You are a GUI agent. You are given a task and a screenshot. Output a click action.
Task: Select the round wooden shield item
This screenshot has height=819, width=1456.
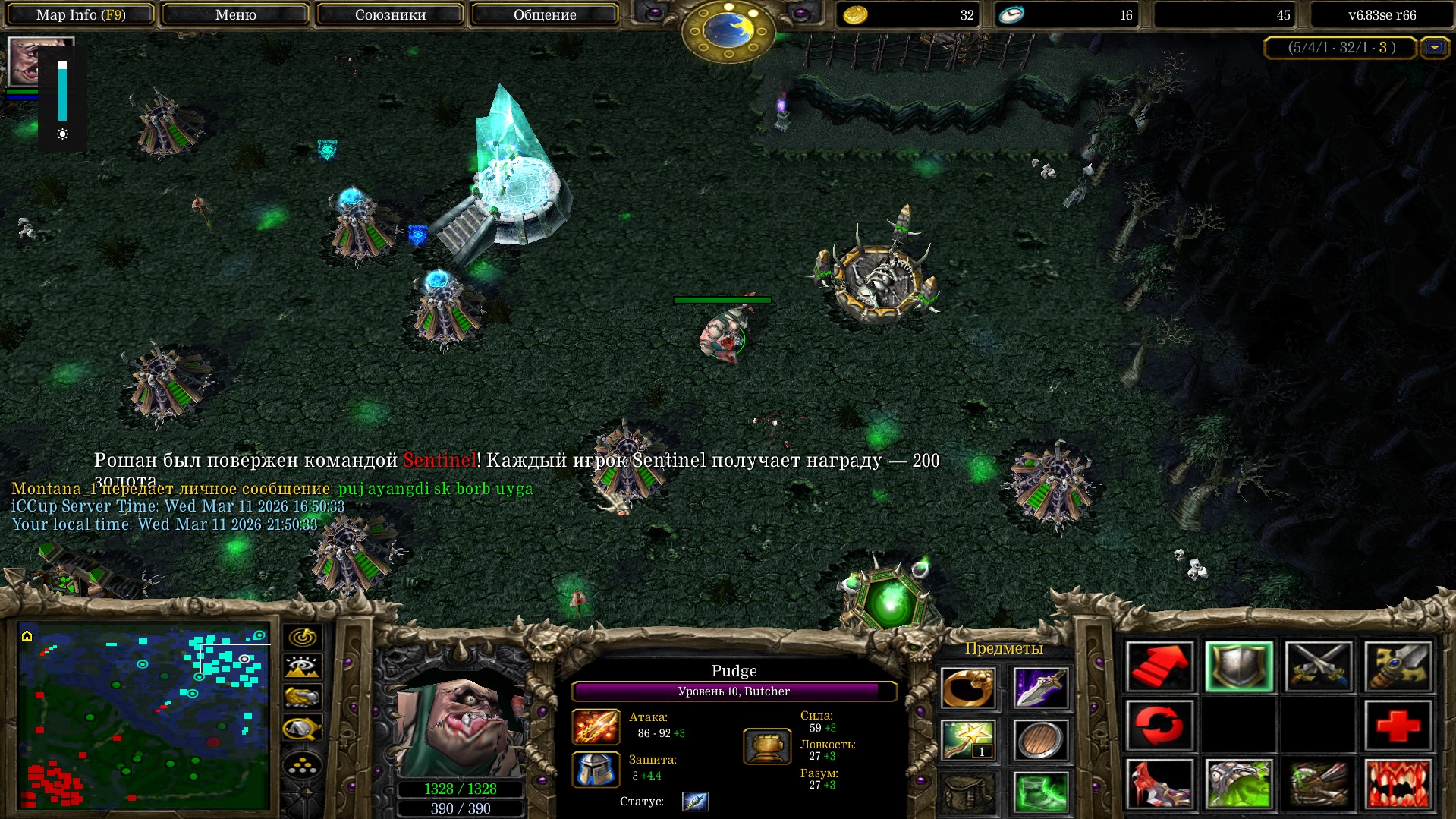pyautogui.click(x=1040, y=740)
